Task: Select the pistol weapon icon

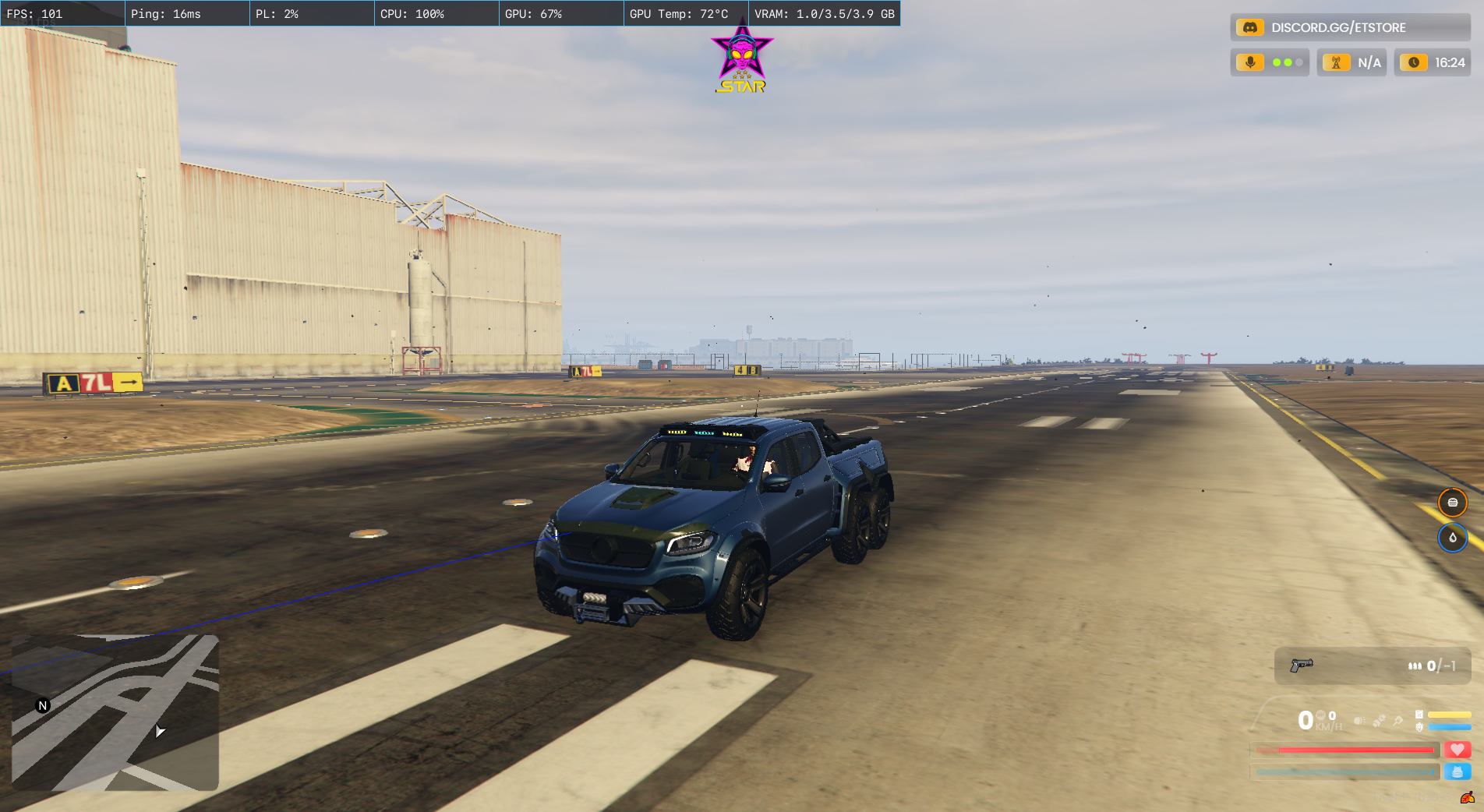Action: [x=1302, y=665]
